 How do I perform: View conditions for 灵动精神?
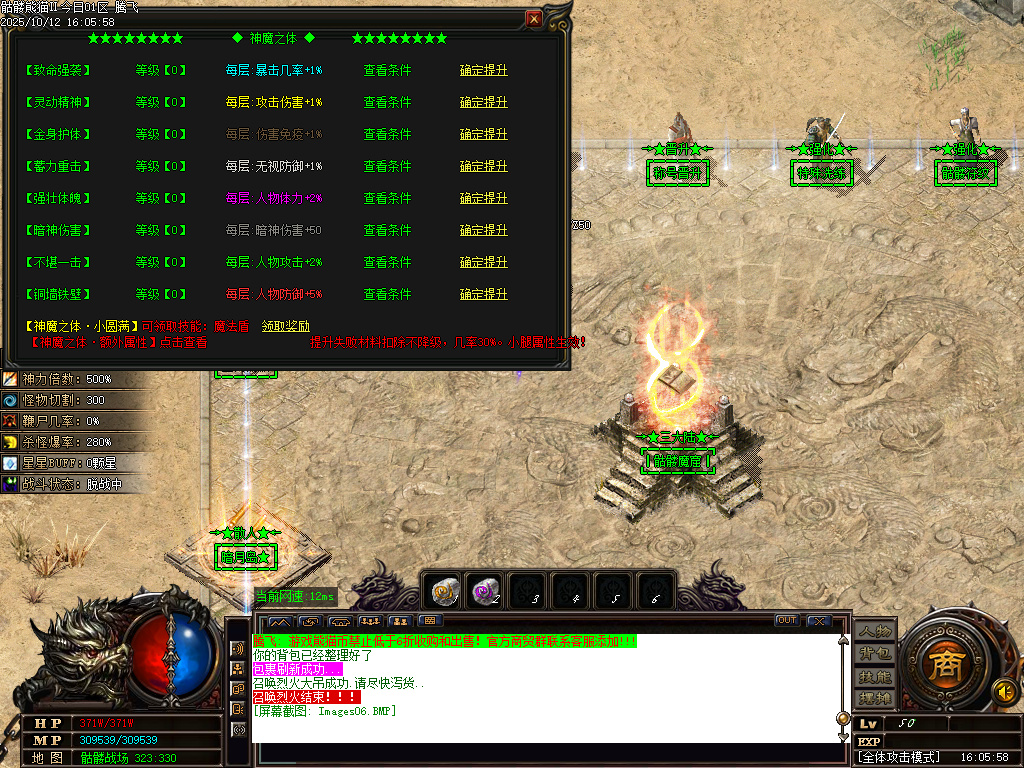387,102
